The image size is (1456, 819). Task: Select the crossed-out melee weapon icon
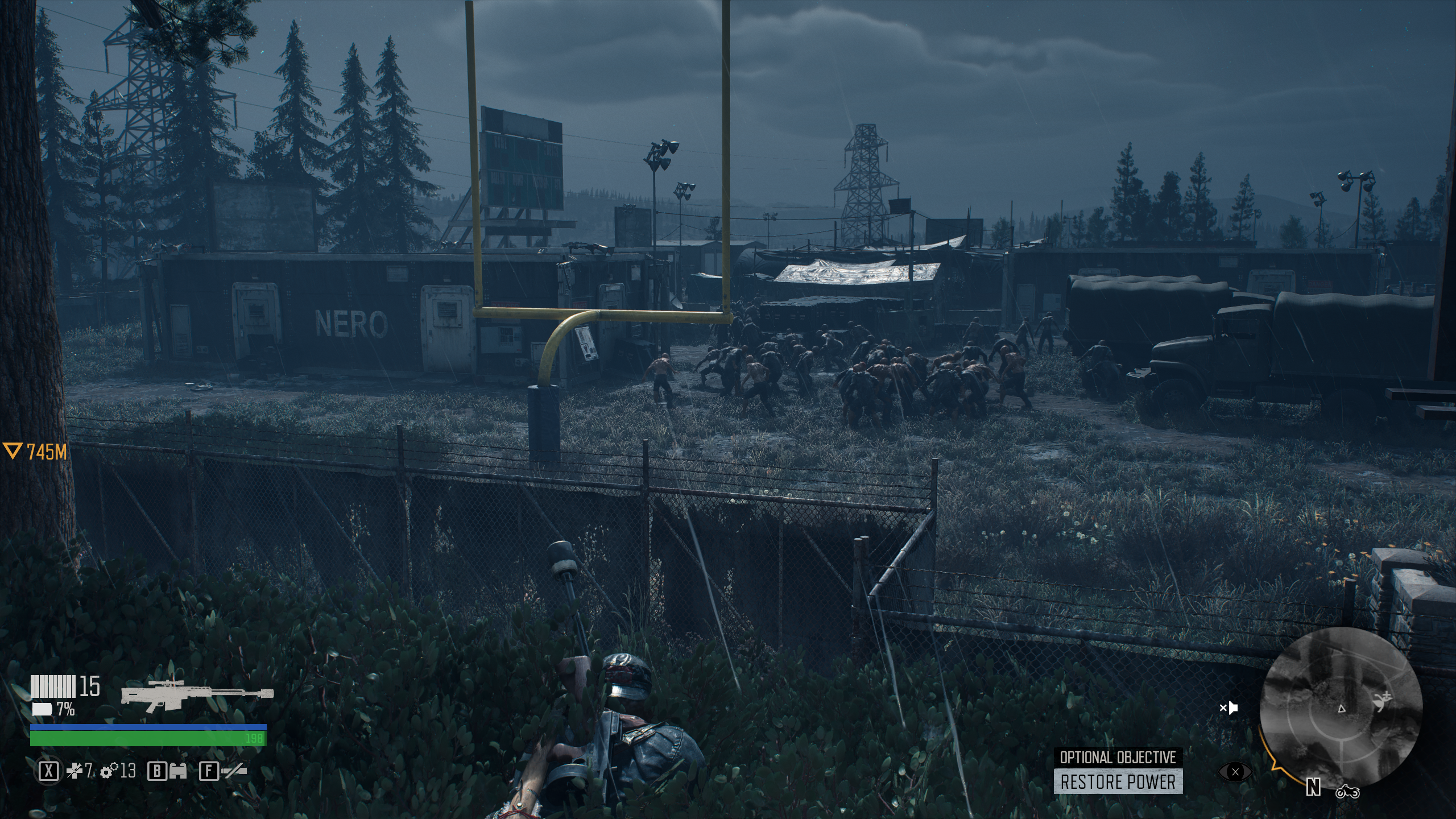click(234, 771)
